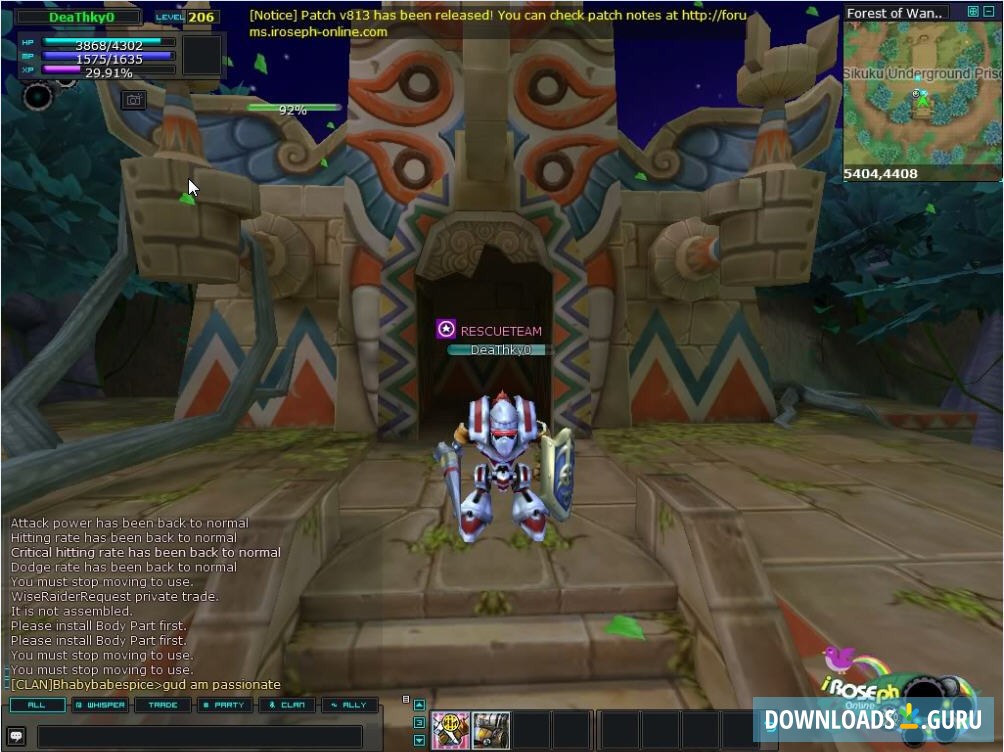This screenshot has width=1004, height=752.
Task: Select the WHISPER chat tab
Action: pos(100,705)
